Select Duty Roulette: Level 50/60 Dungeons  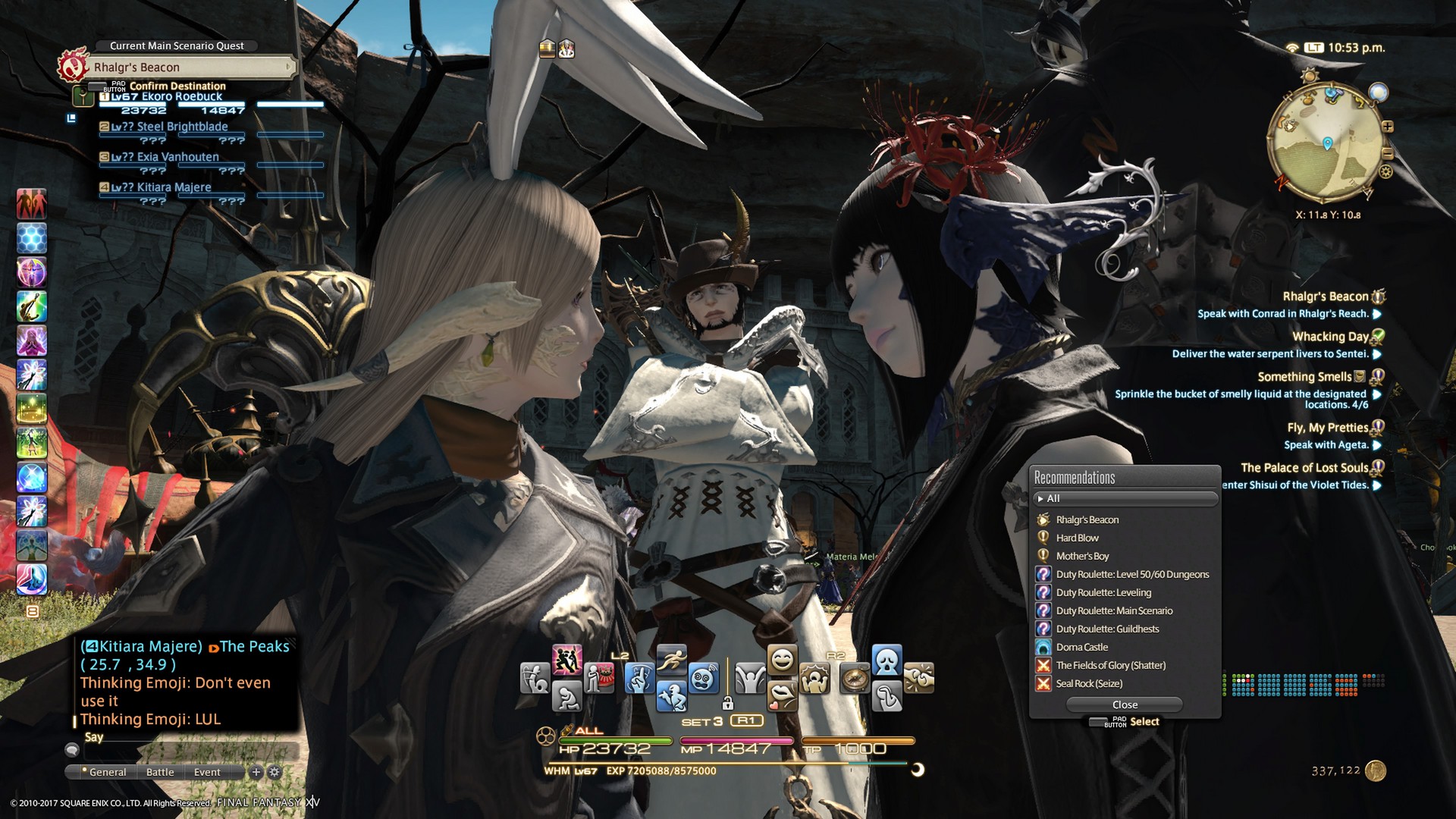coord(1132,574)
